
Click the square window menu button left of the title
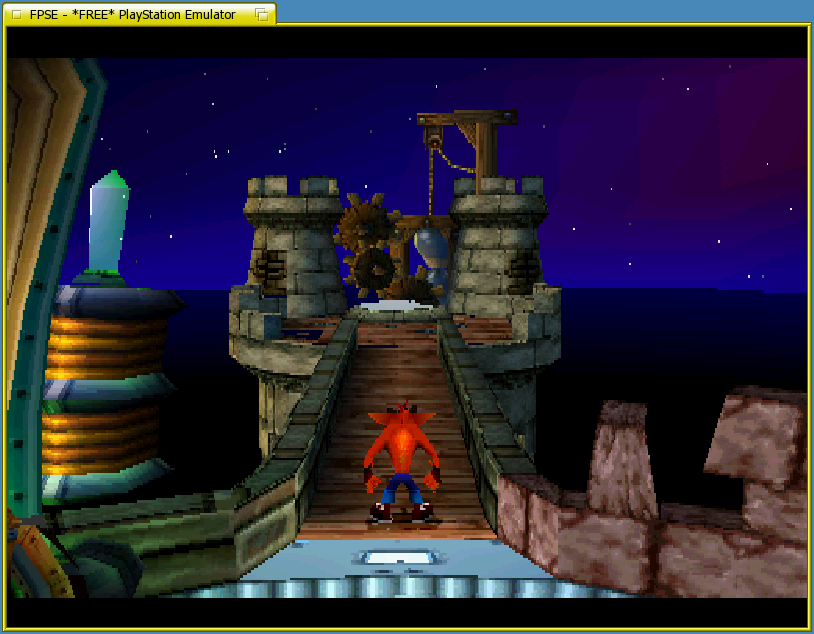tap(15, 14)
